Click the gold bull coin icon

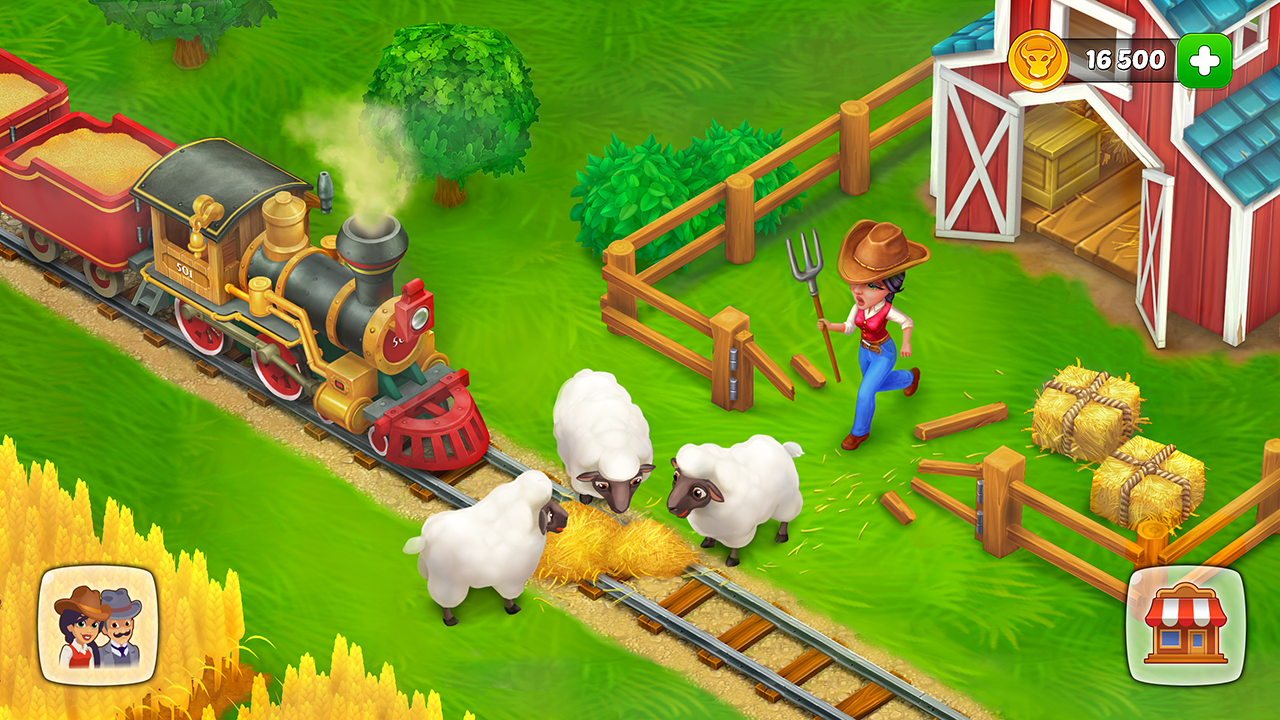pos(1043,57)
